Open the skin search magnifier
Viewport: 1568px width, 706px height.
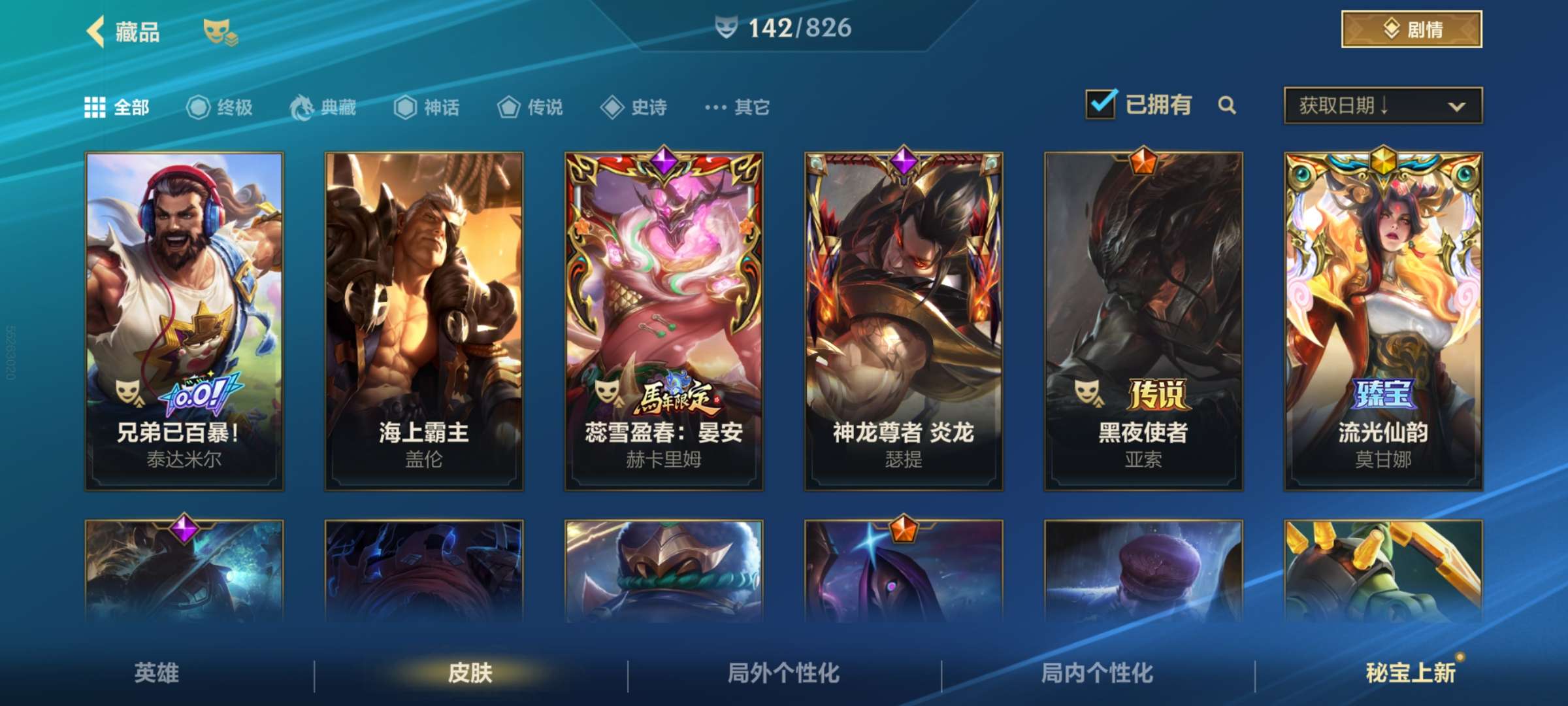[1227, 105]
